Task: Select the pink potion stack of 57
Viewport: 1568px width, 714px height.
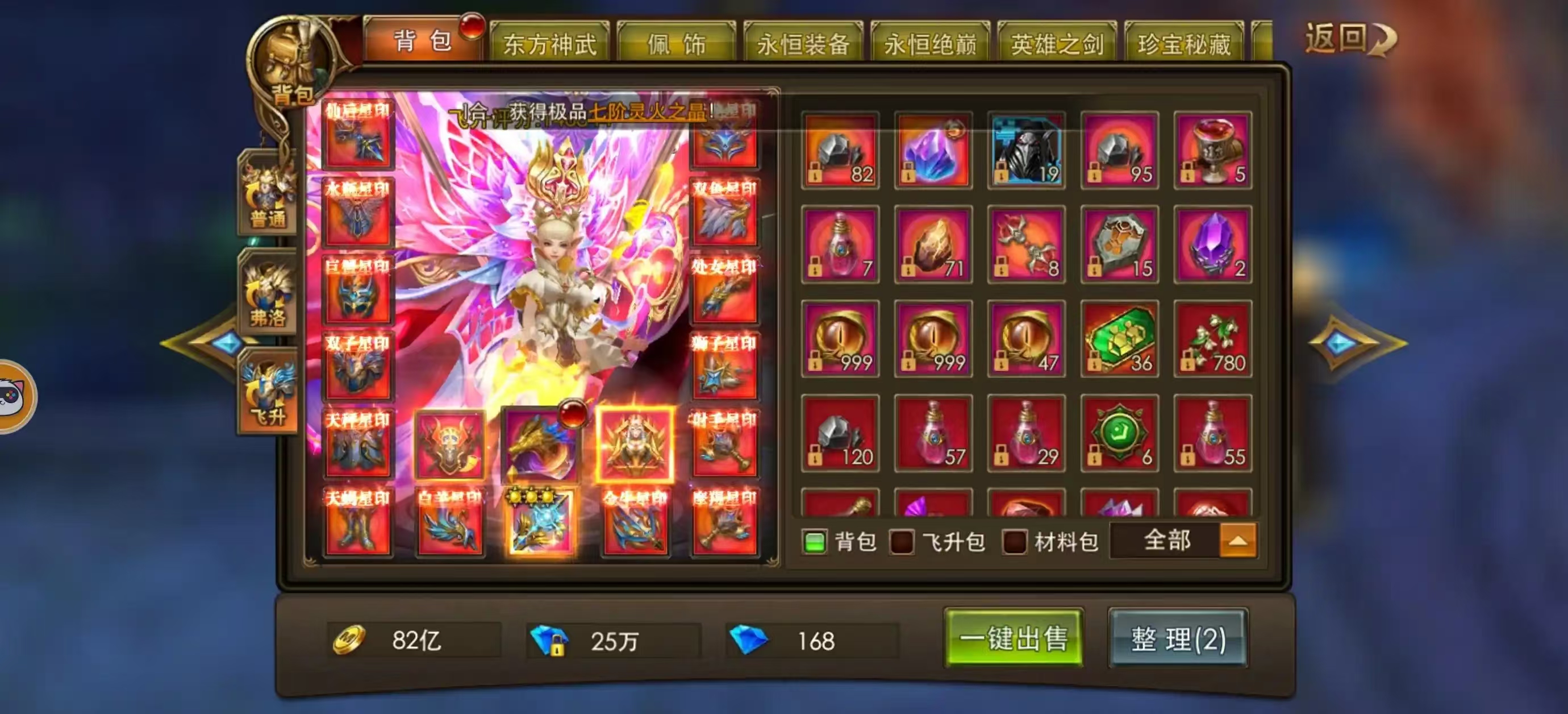Action: pos(932,434)
